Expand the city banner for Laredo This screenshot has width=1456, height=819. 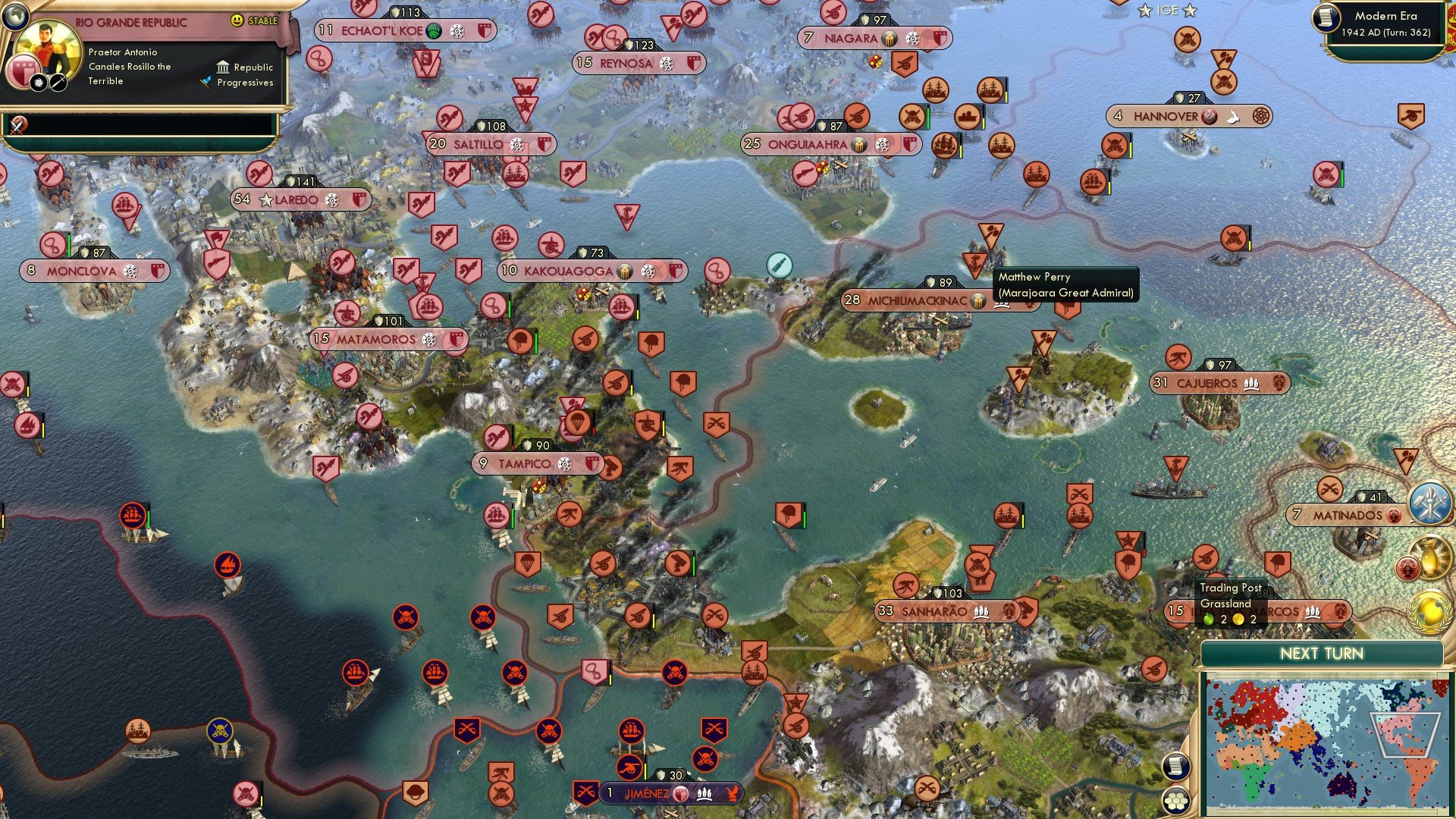point(297,199)
